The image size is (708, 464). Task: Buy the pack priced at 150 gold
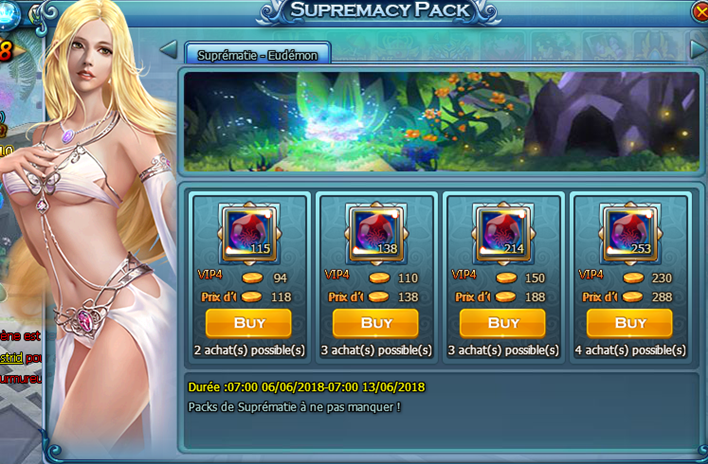tap(503, 323)
